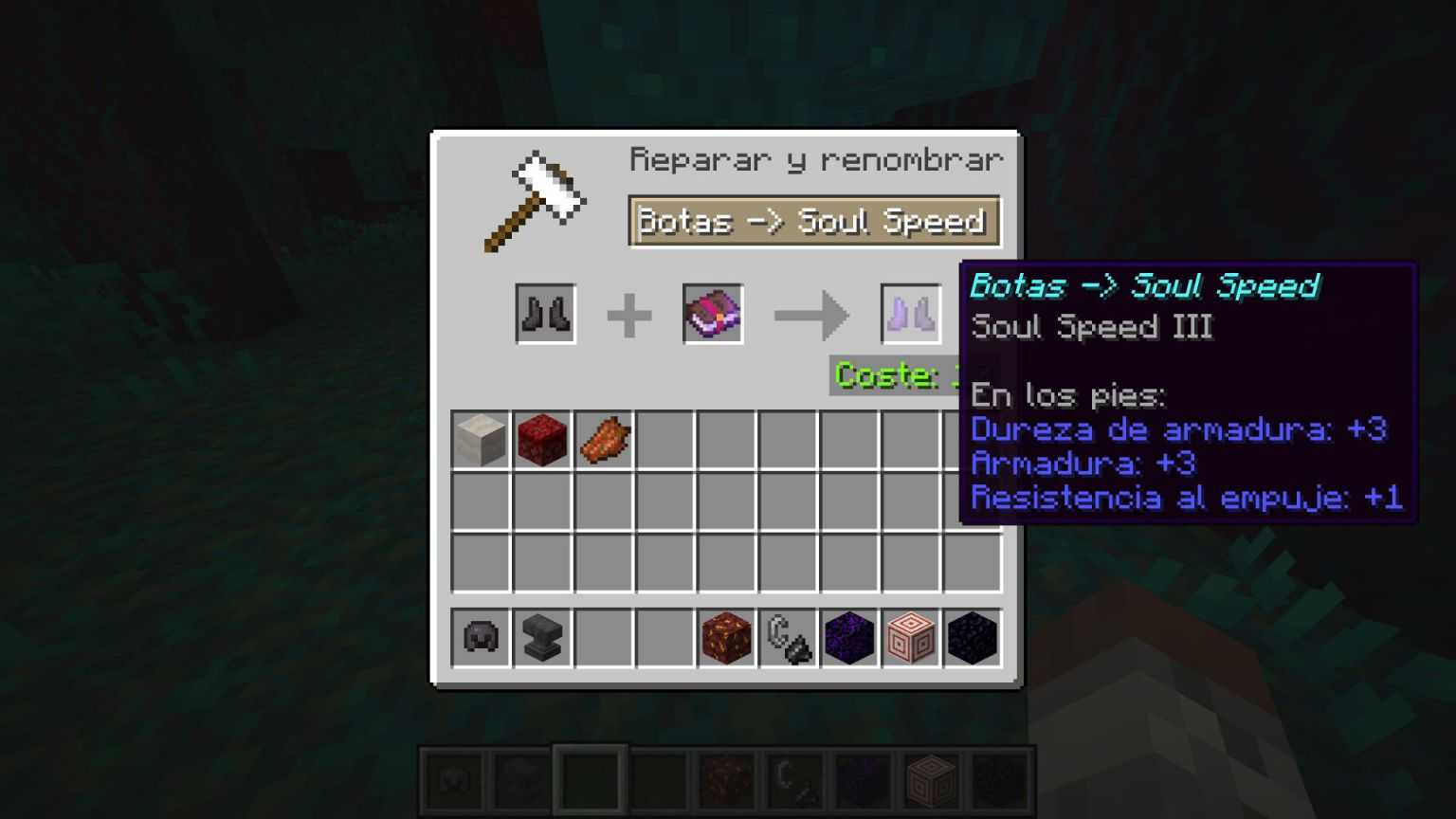Image resolution: width=1456 pixels, height=819 pixels.
Task: Select the cooked porkchop item
Action: (603, 438)
